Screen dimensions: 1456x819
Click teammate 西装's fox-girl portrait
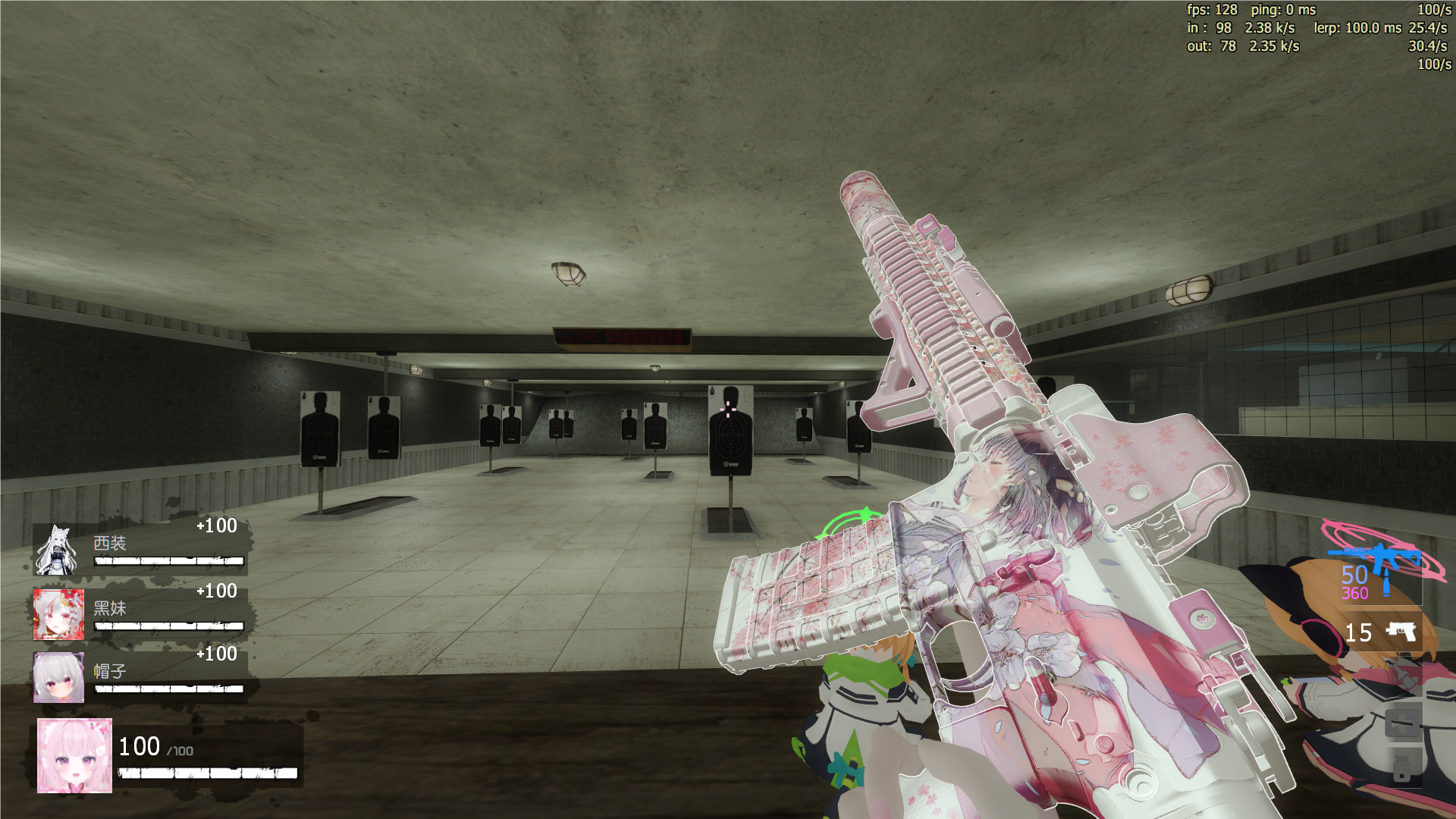tap(58, 550)
